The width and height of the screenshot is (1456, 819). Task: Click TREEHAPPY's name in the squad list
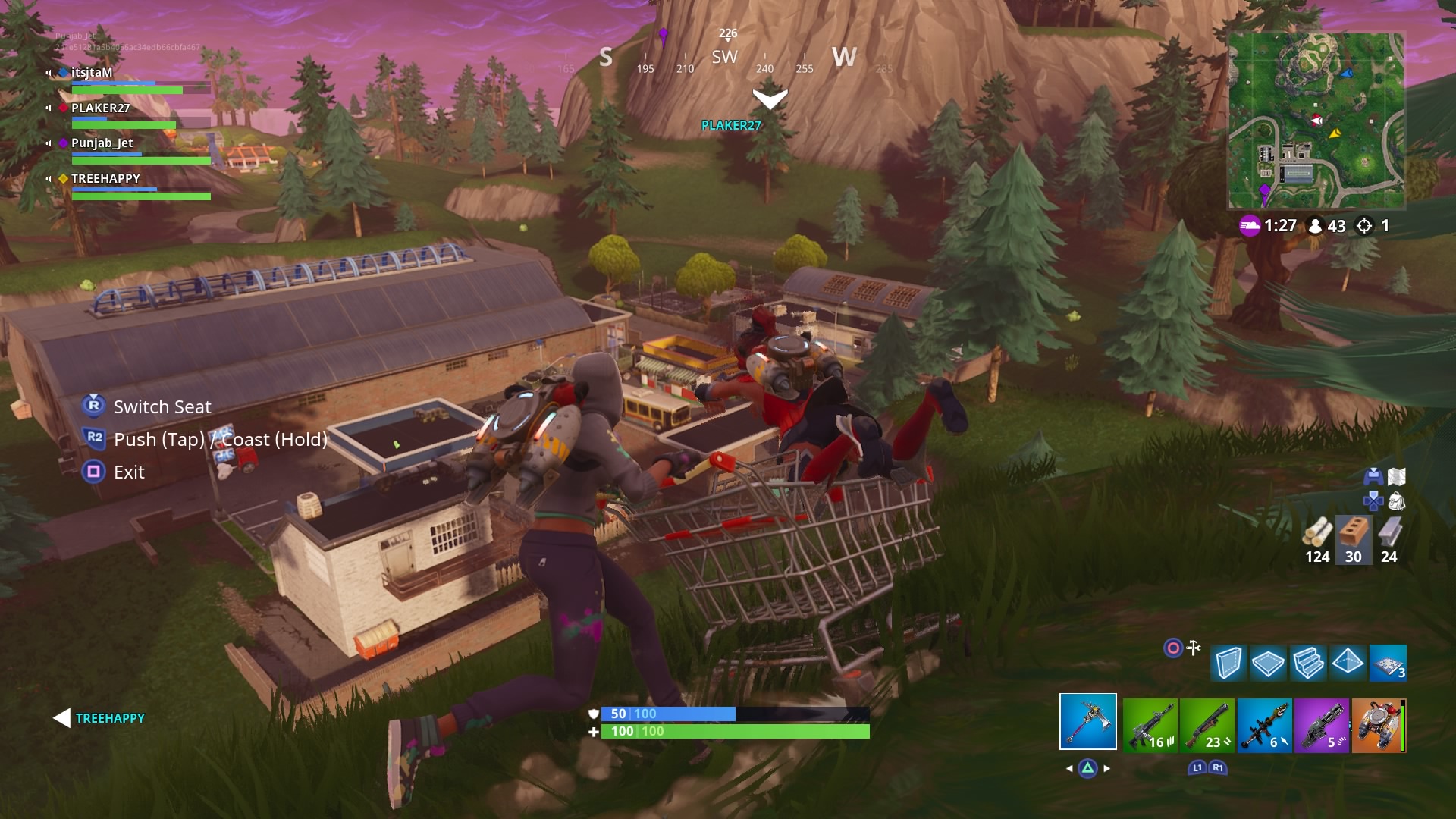[104, 178]
